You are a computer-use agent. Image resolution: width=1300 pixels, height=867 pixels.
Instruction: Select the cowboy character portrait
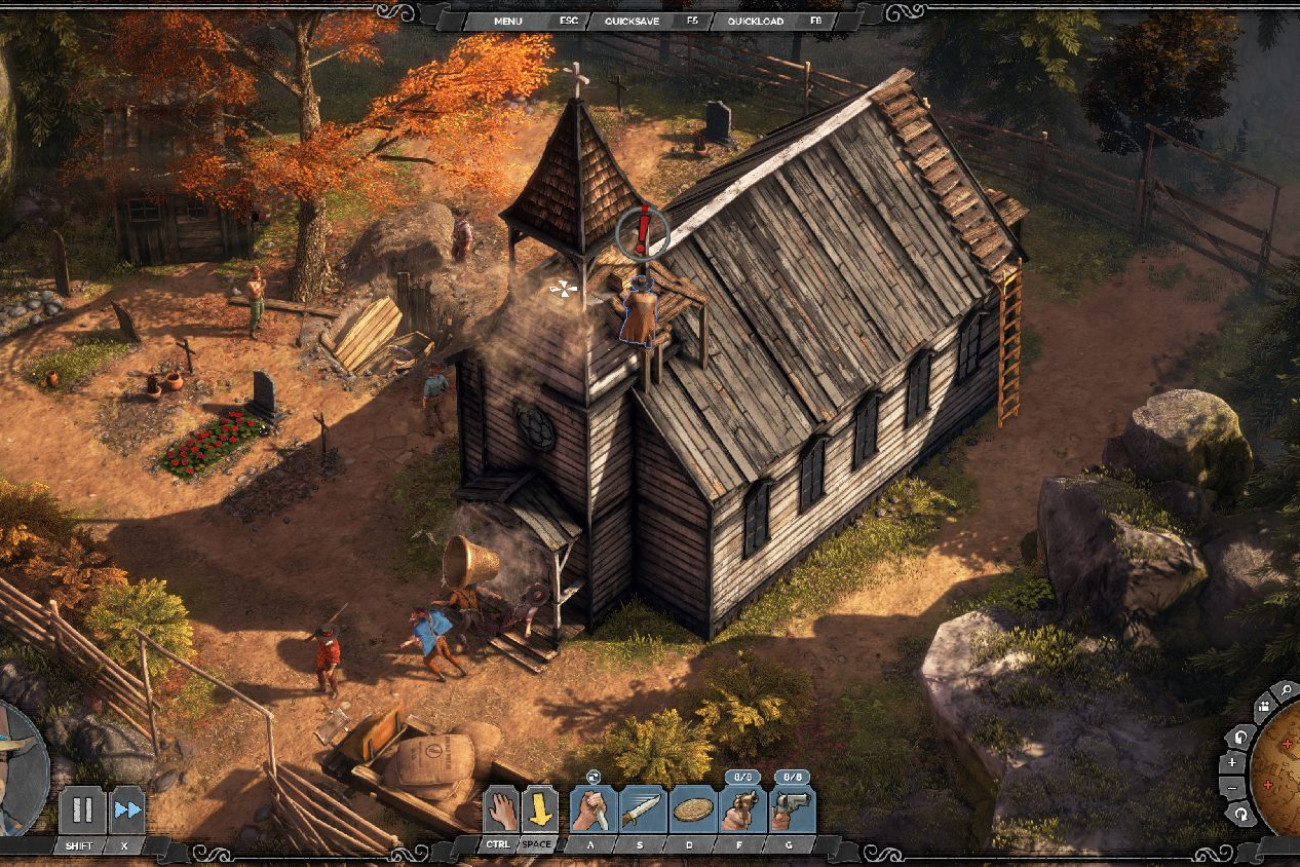point(18,768)
